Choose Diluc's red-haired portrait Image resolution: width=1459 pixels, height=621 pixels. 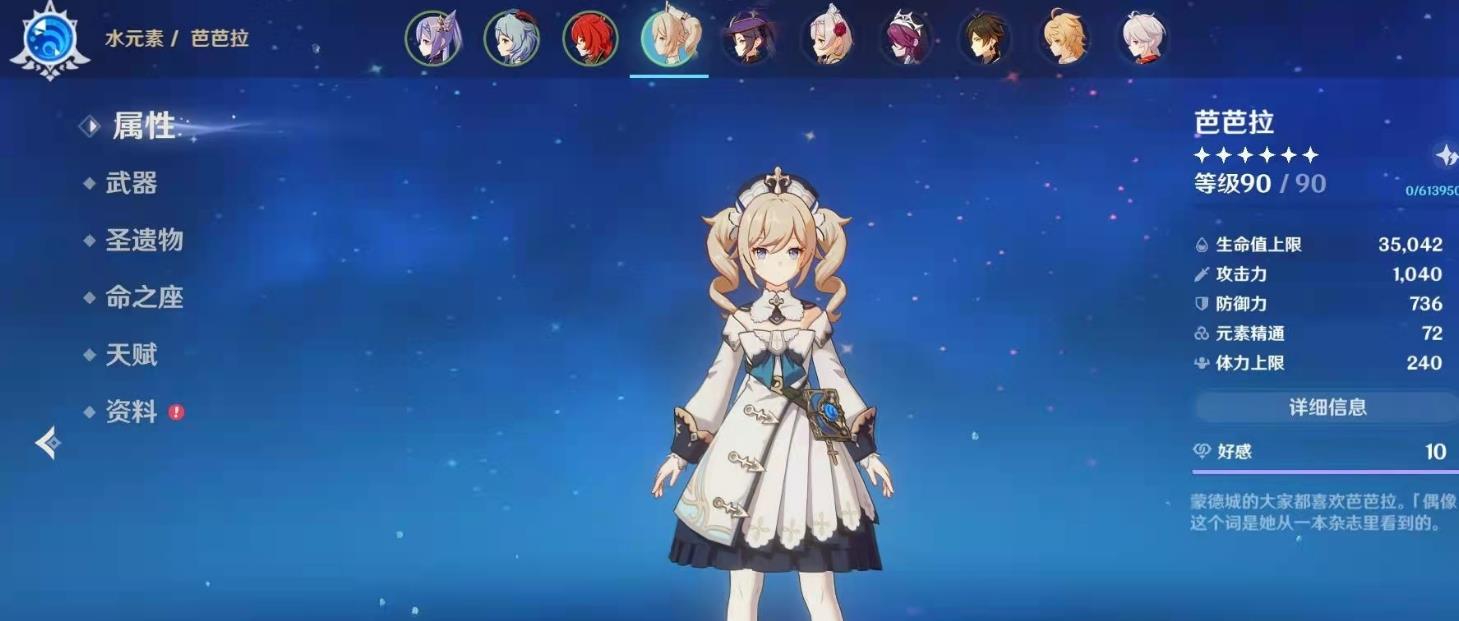click(x=590, y=39)
